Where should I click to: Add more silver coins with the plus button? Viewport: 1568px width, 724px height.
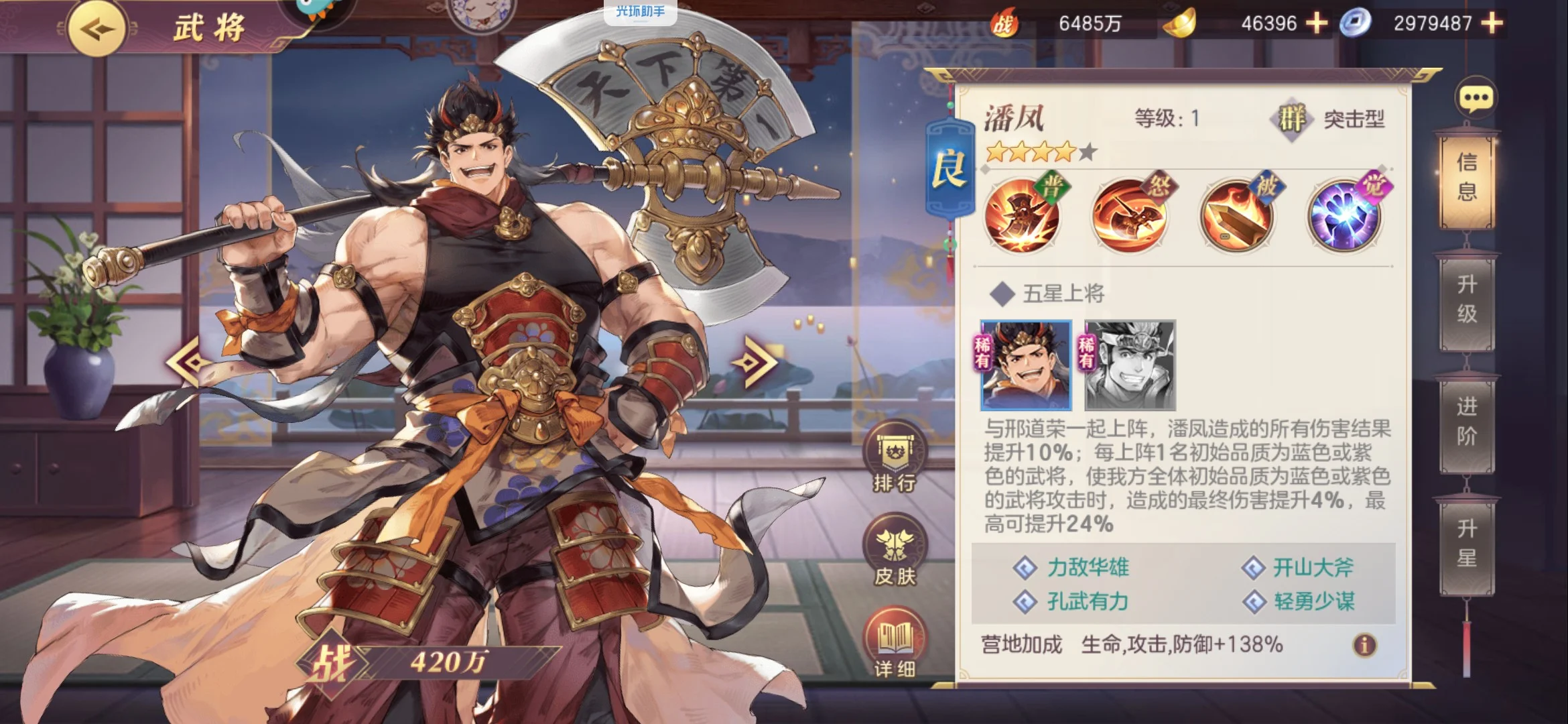[x=1492, y=23]
